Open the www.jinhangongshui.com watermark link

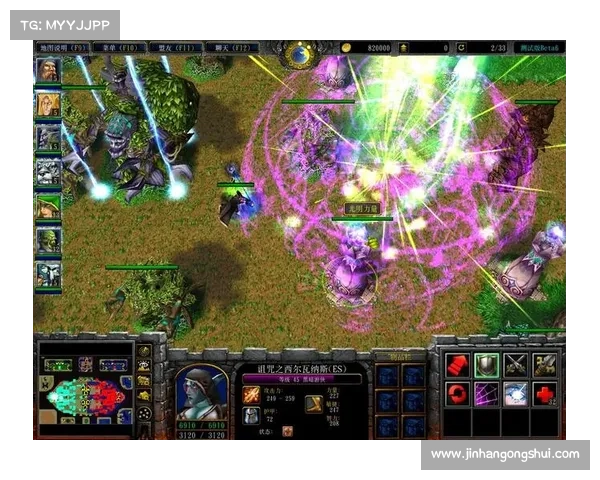504,455
